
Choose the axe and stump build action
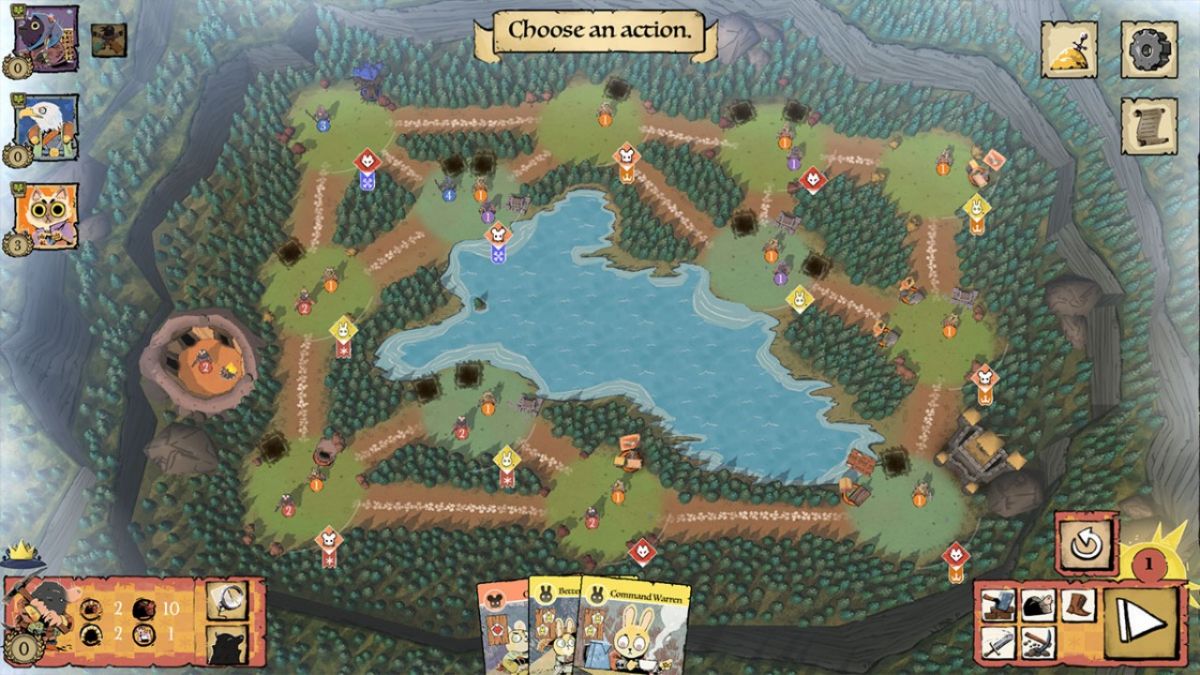(998, 605)
